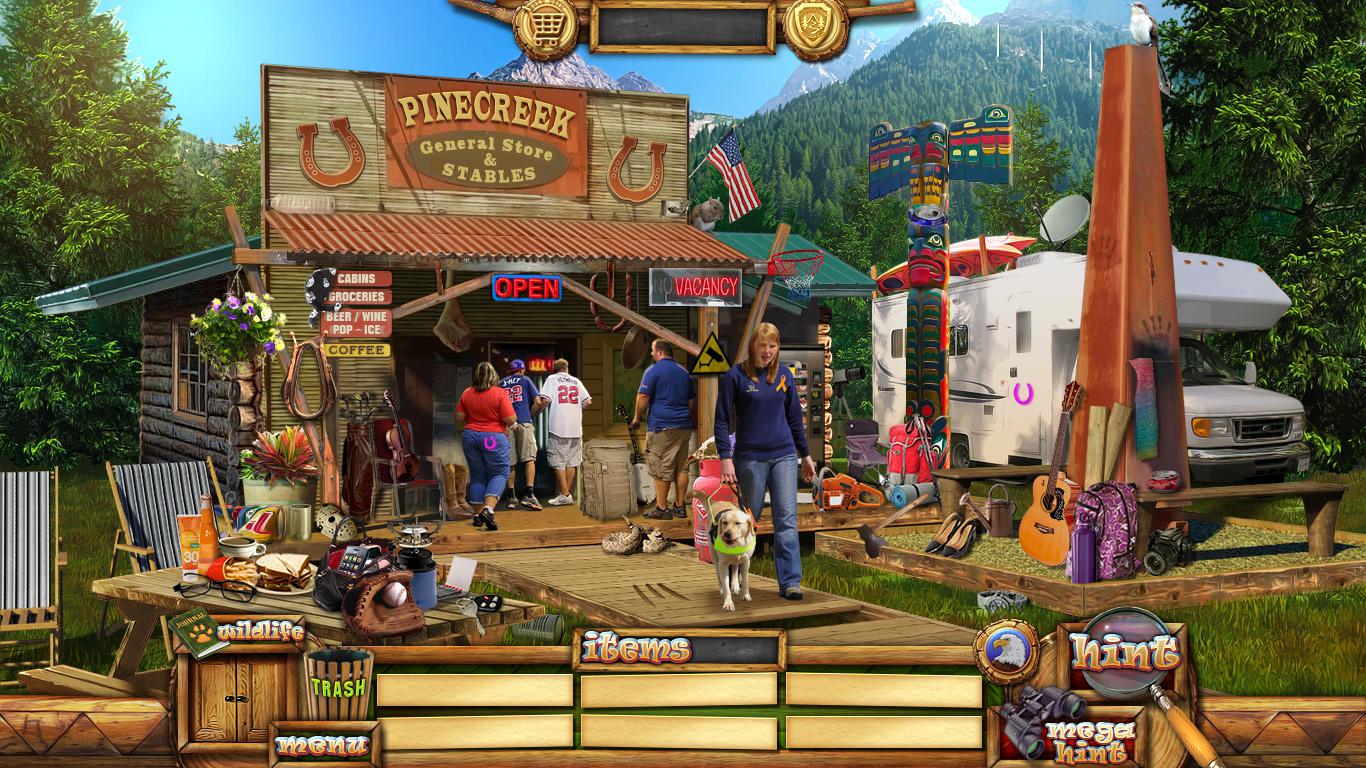Open the shopping cart store icon
Screen dimensions: 1366x768
tap(546, 25)
